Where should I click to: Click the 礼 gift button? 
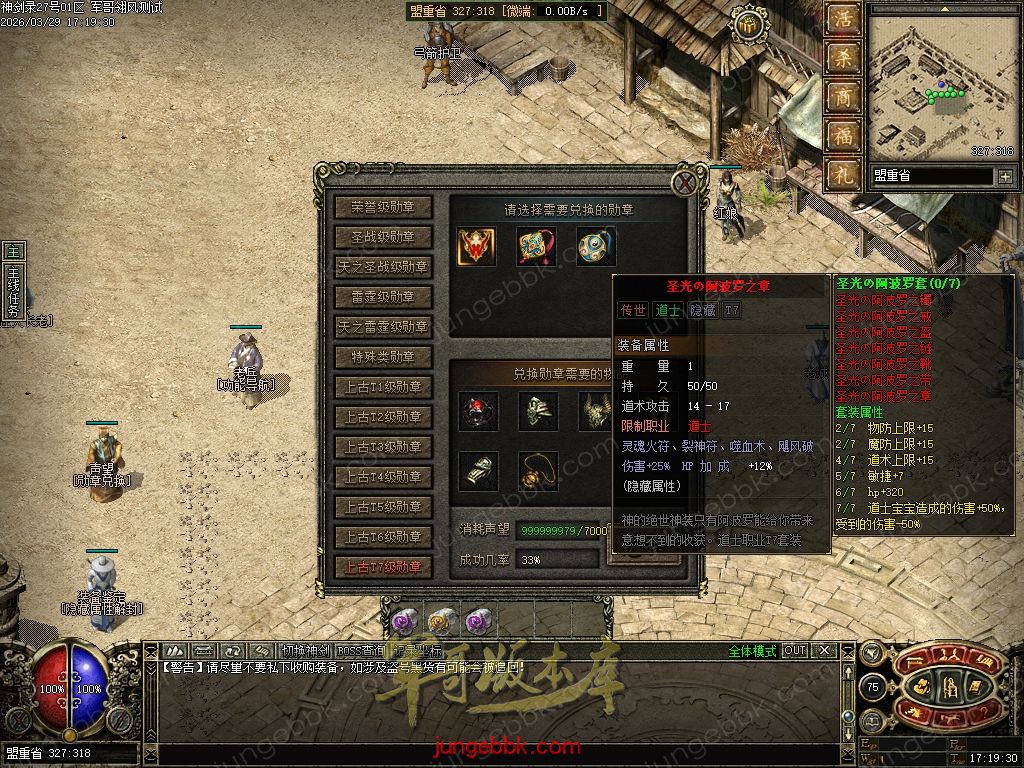coord(843,174)
